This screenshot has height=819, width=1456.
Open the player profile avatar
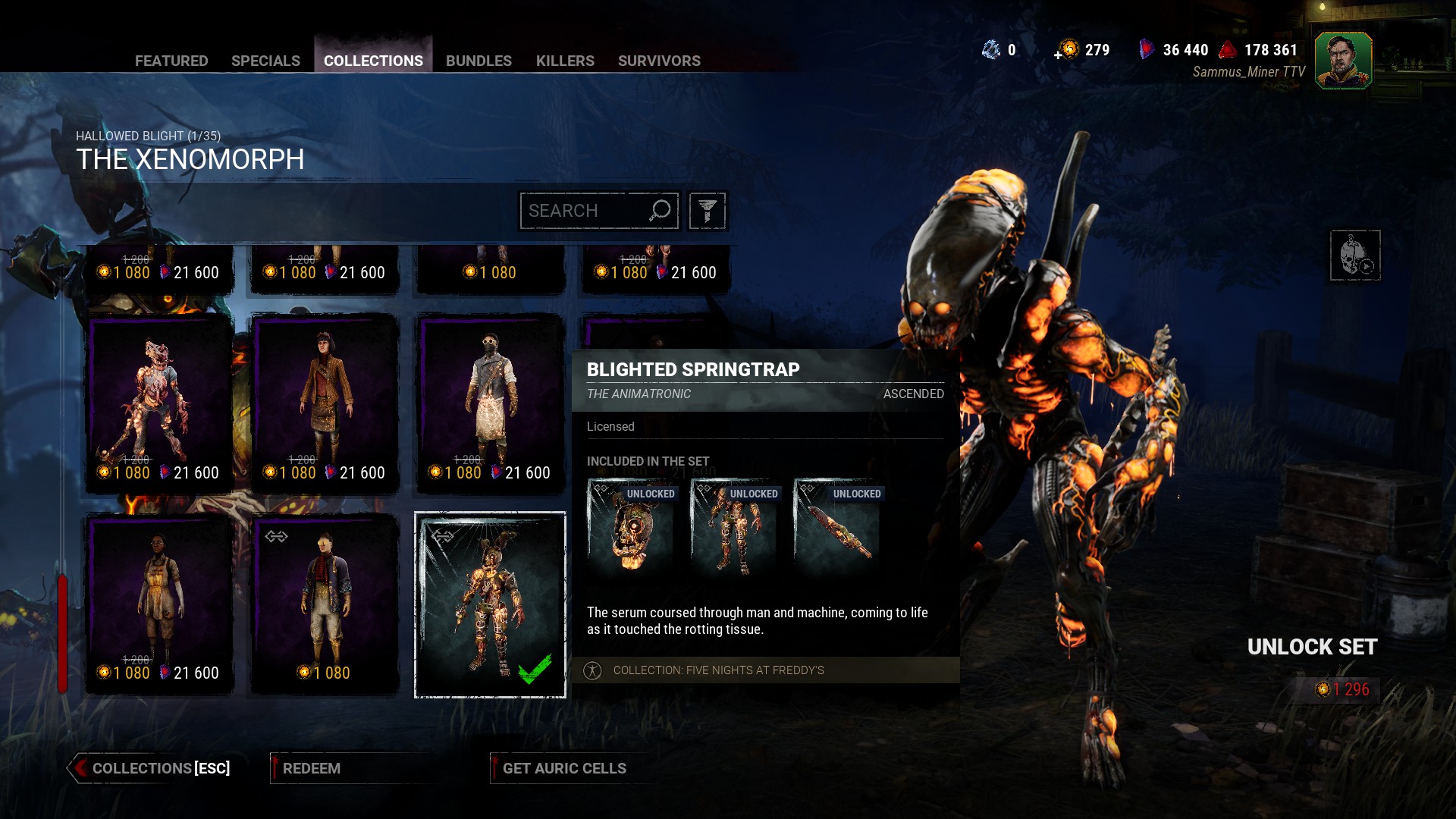click(1343, 61)
